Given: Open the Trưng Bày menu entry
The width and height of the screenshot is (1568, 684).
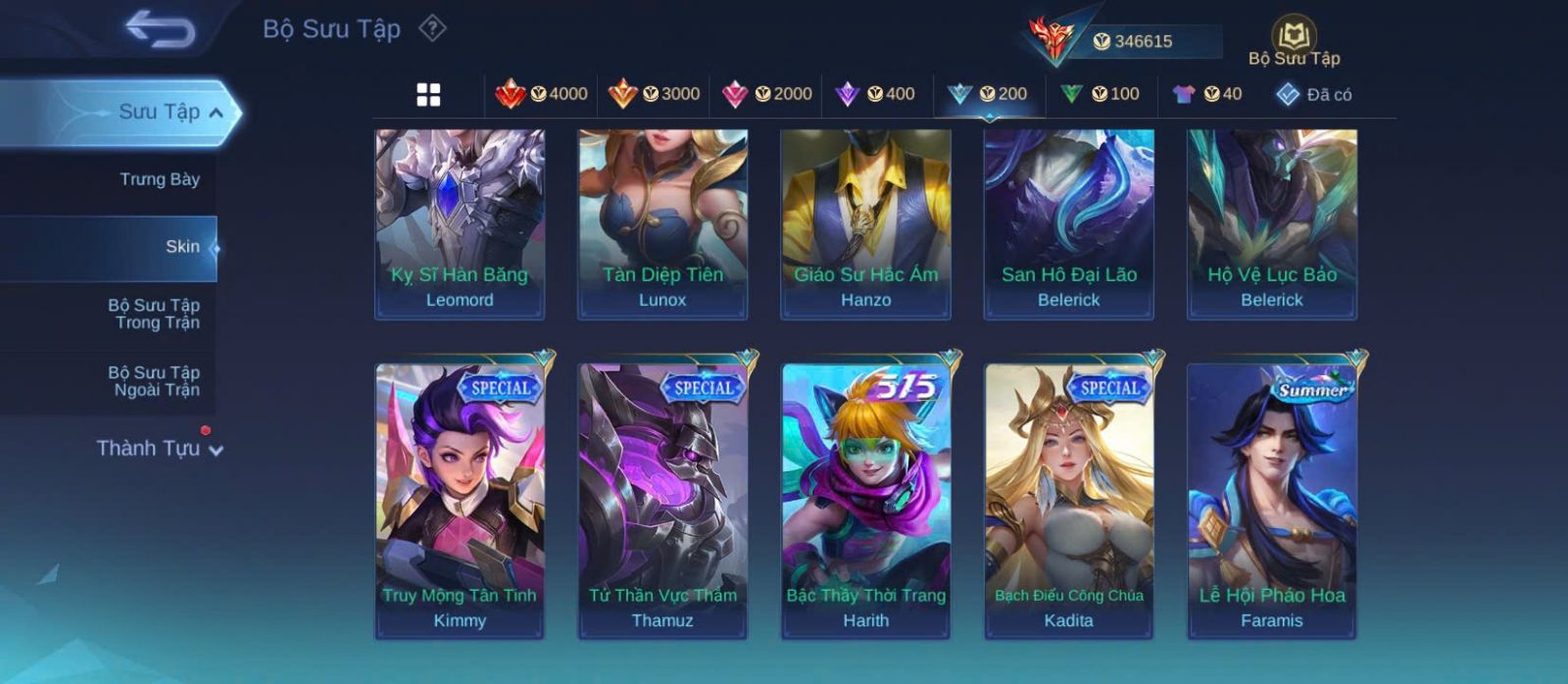Looking at the screenshot, I should click(x=159, y=179).
